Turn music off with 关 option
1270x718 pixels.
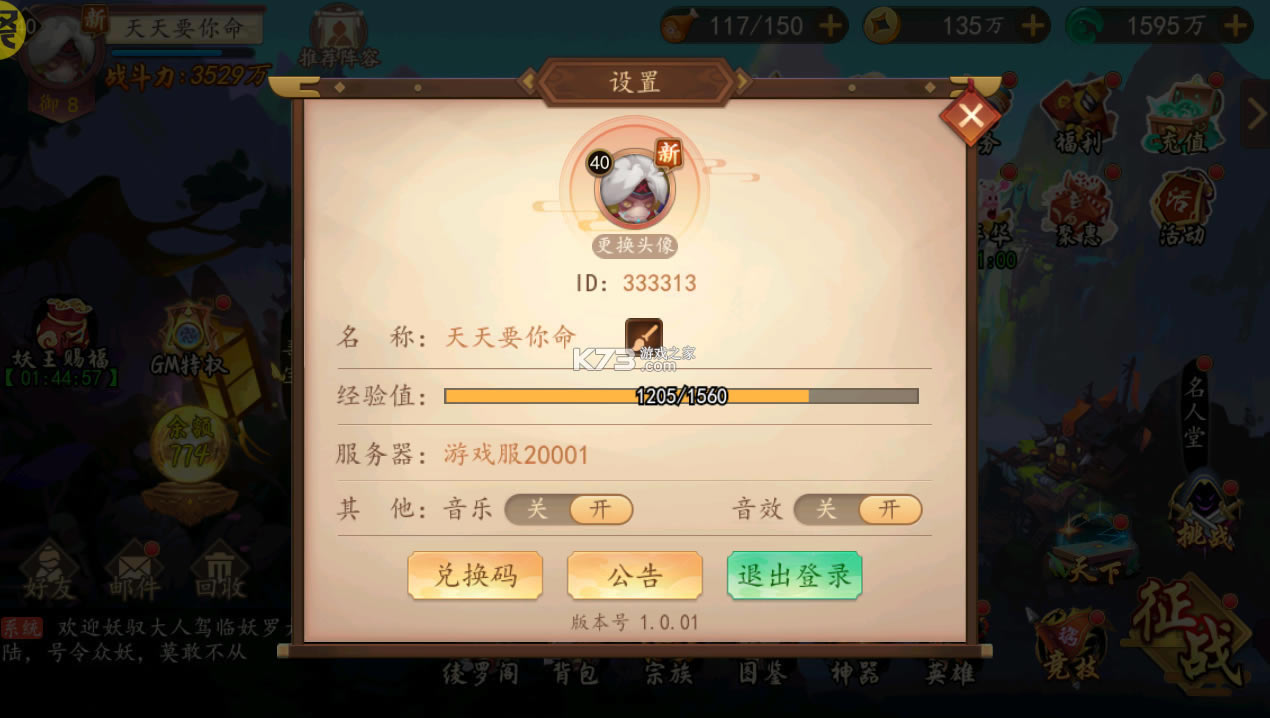(x=538, y=509)
